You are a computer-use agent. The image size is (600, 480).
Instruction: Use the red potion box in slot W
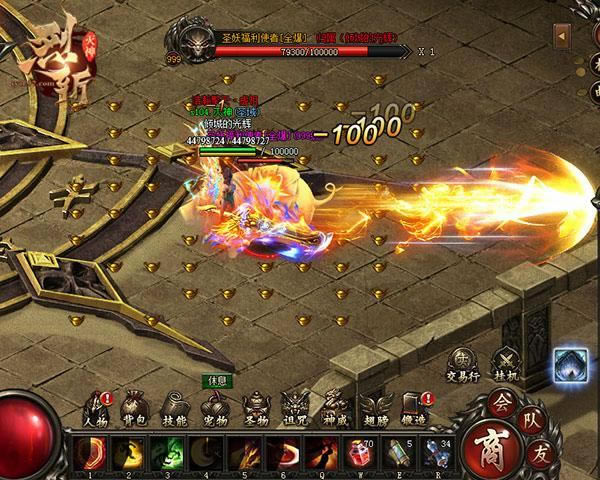click(357, 451)
